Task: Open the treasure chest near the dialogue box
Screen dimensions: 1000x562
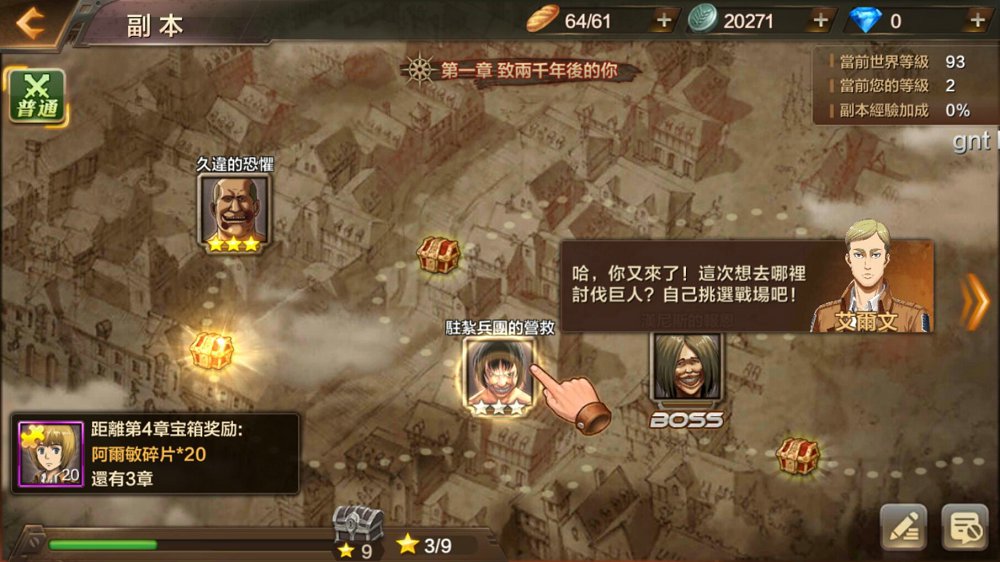Action: (438, 255)
